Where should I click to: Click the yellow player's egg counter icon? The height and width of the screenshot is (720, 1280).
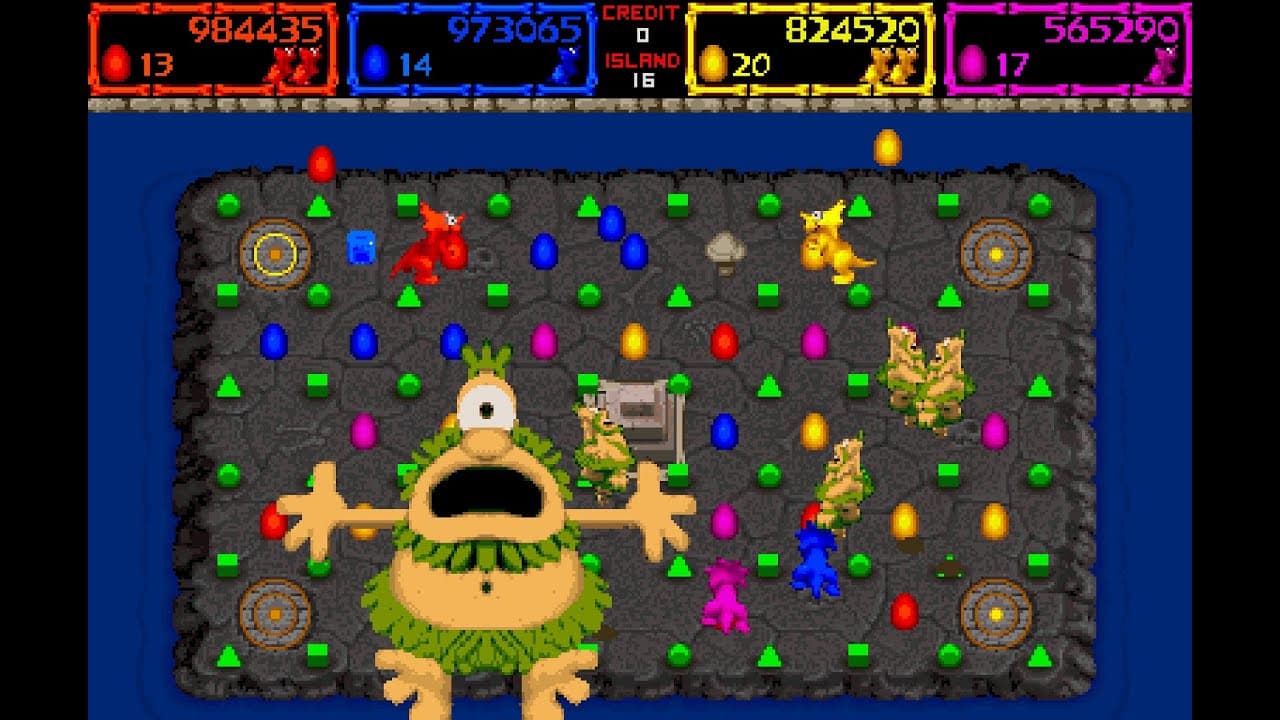click(x=713, y=63)
